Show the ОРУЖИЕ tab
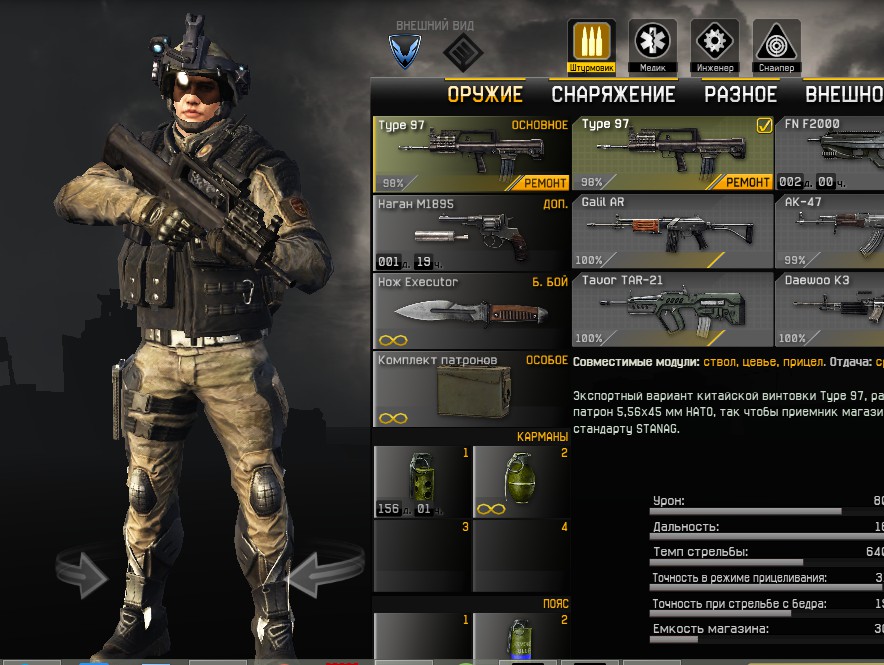Screen dimensions: 884x665 (x=485, y=95)
